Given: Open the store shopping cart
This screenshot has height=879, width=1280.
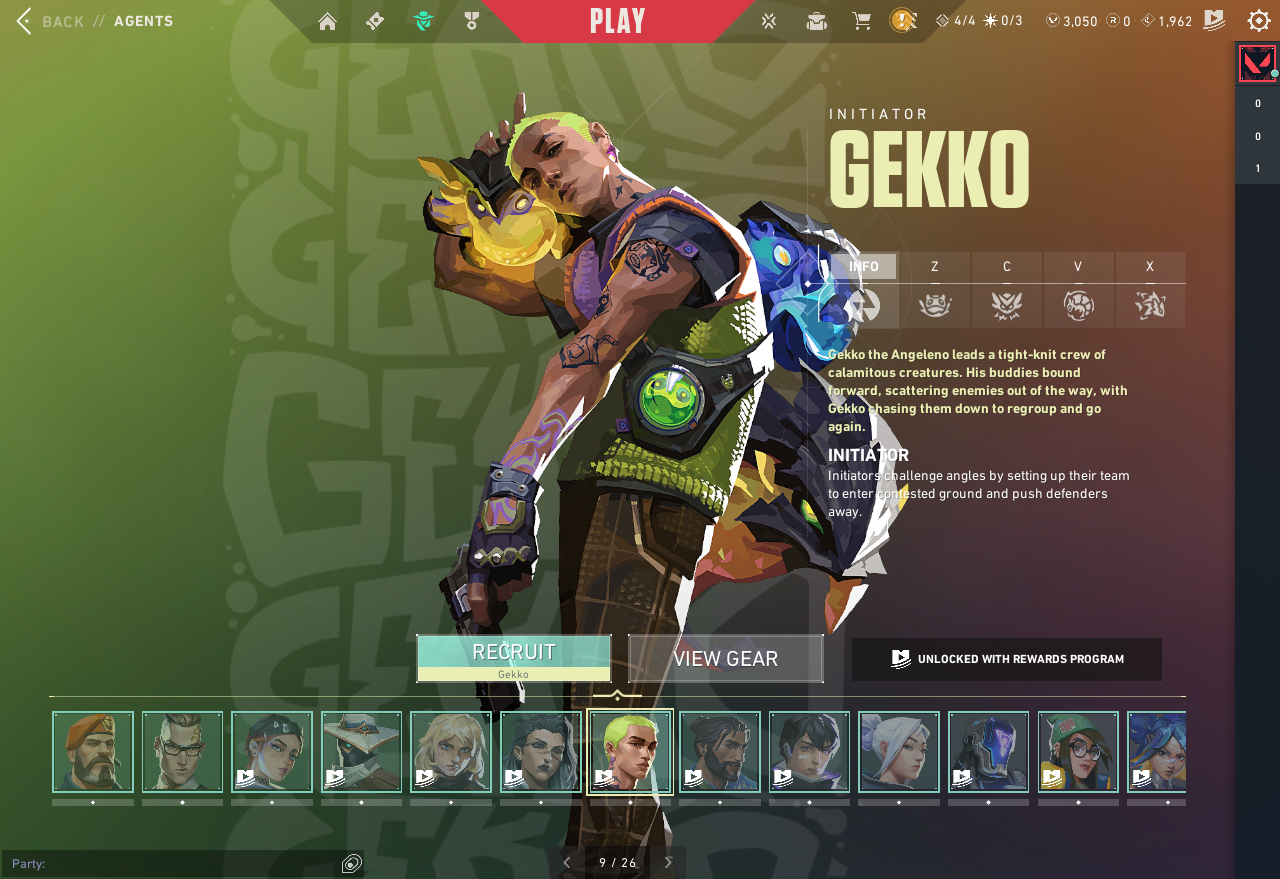Looking at the screenshot, I should (x=861, y=21).
